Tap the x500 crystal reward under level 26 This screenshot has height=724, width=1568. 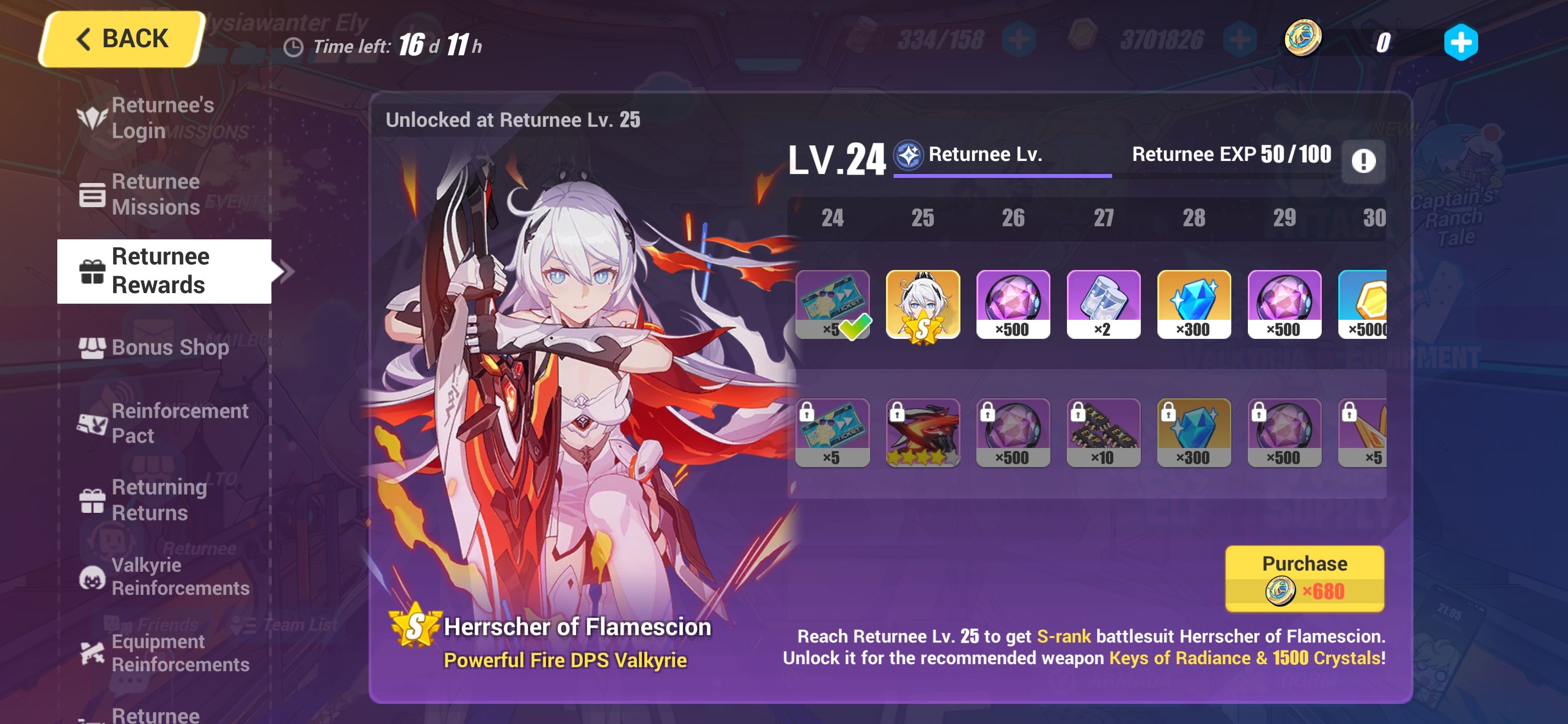click(x=1013, y=305)
